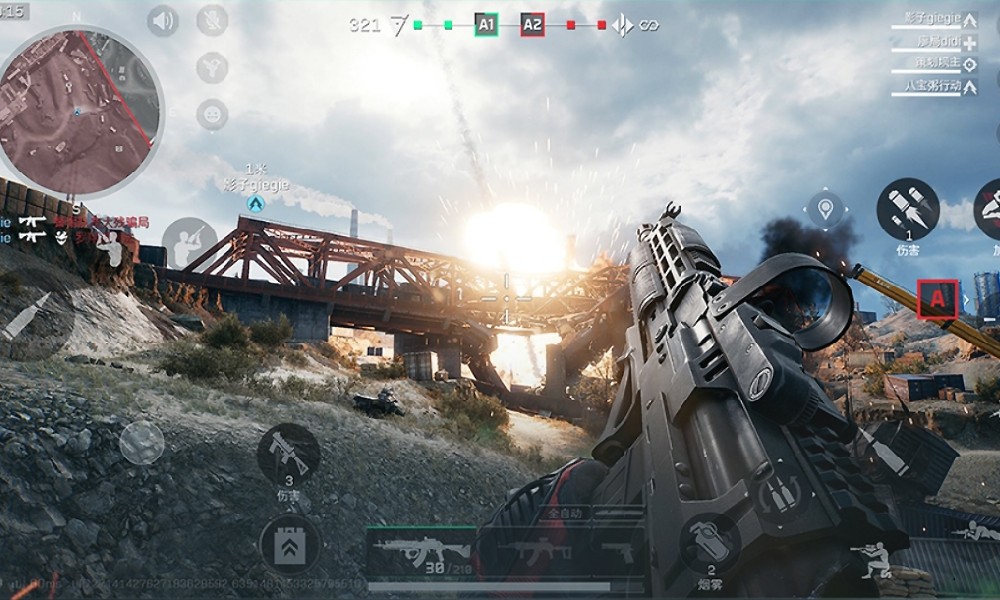Toggle the speaker audio button
1000x600 pixels.
tap(163, 20)
